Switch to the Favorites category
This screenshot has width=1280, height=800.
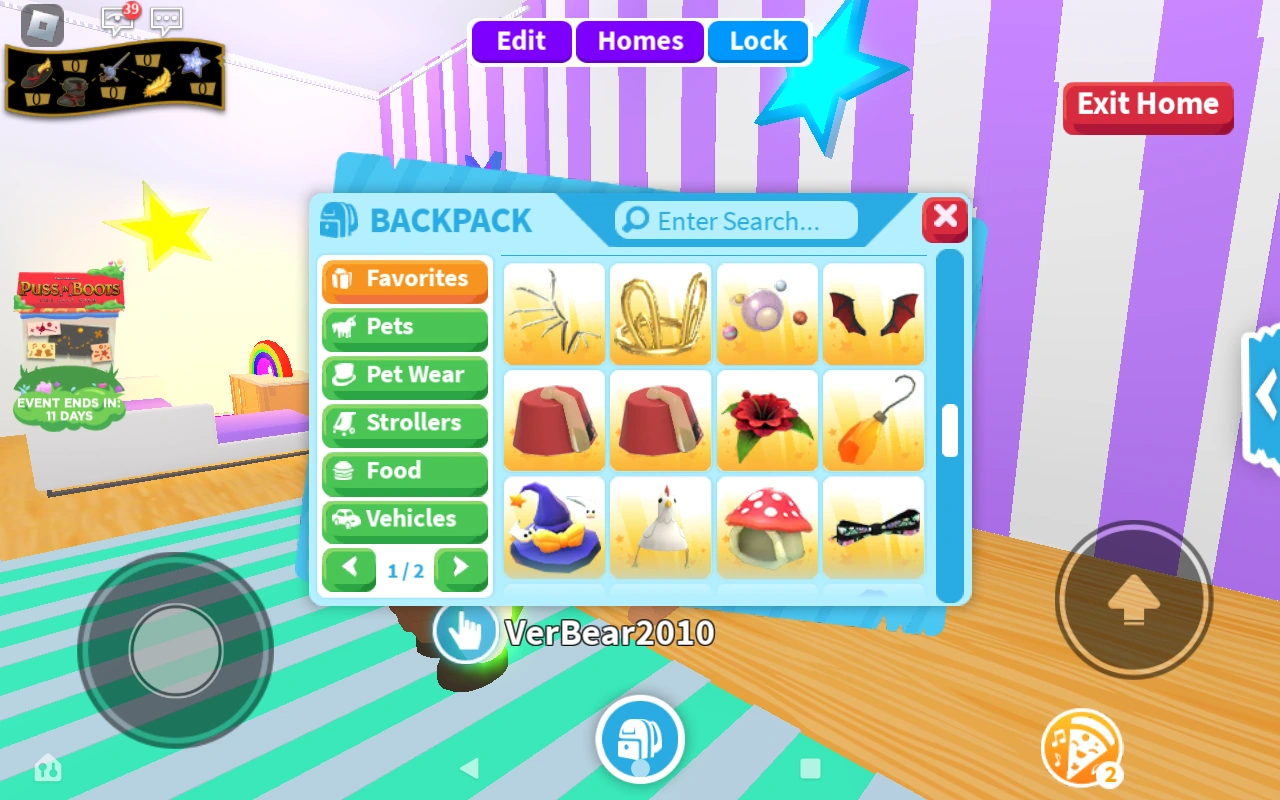tap(404, 280)
